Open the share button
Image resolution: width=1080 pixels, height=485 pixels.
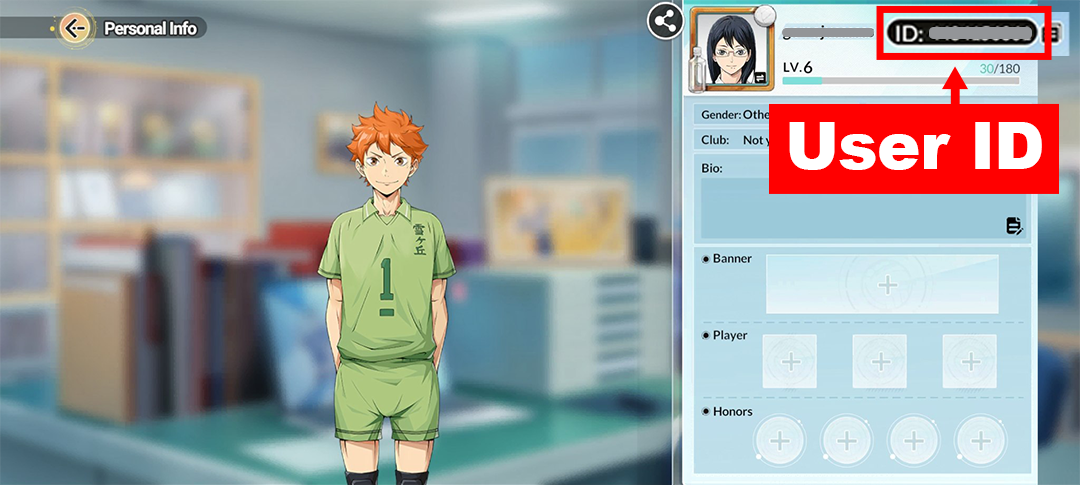pyautogui.click(x=663, y=20)
